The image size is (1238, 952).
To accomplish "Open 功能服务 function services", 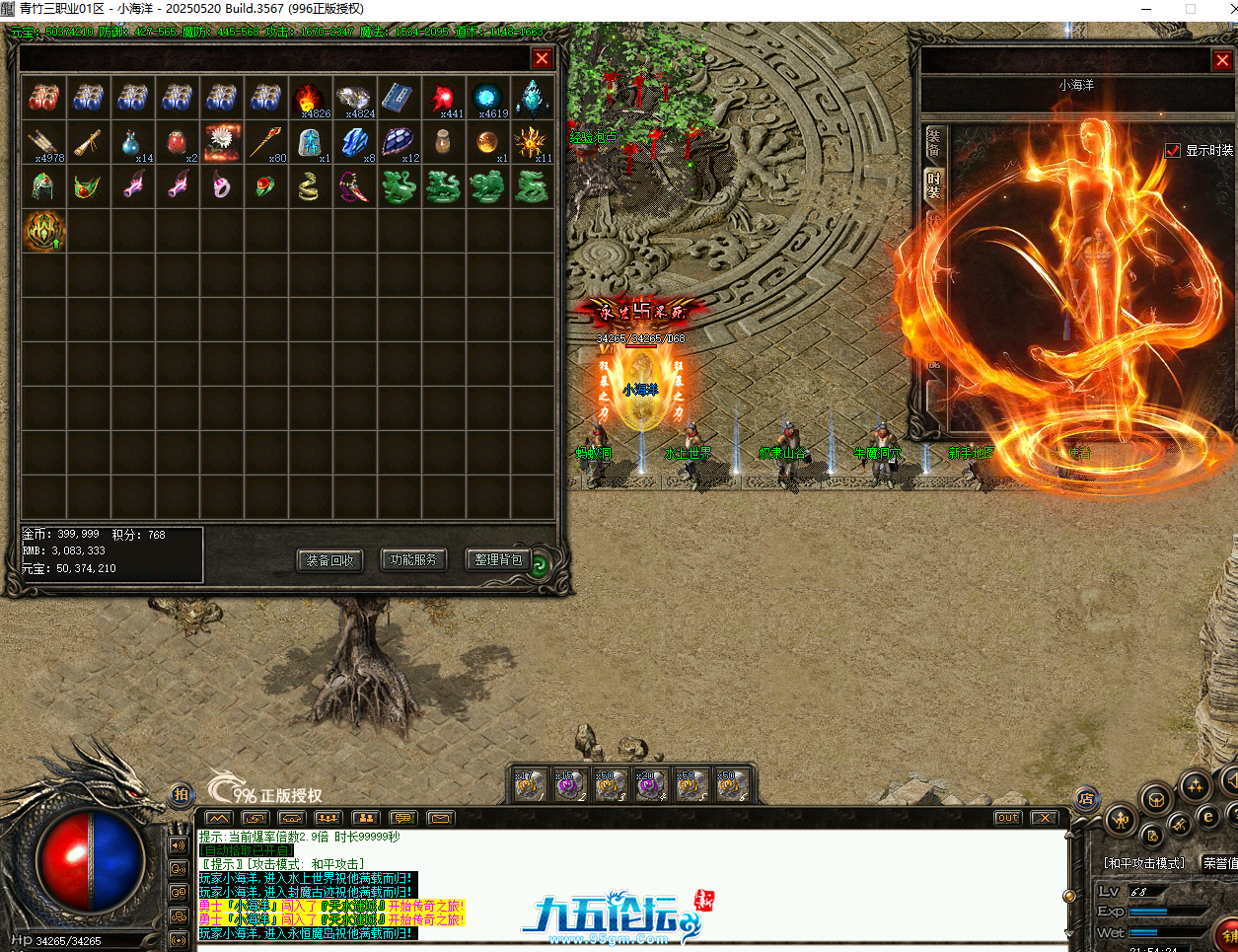I will pyautogui.click(x=413, y=560).
